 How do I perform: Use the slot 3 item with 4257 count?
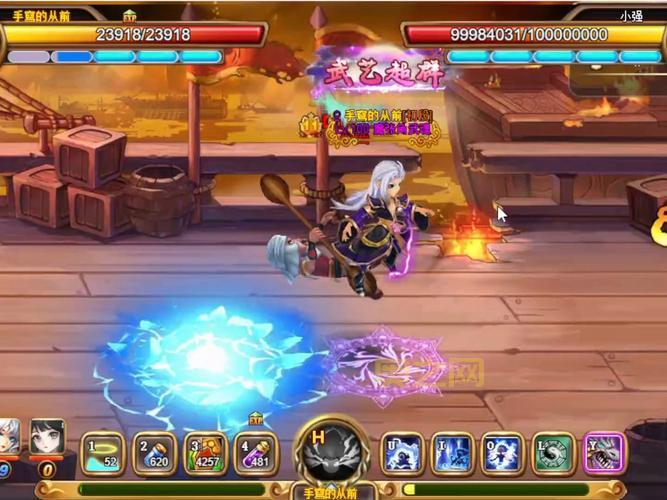[x=205, y=453]
